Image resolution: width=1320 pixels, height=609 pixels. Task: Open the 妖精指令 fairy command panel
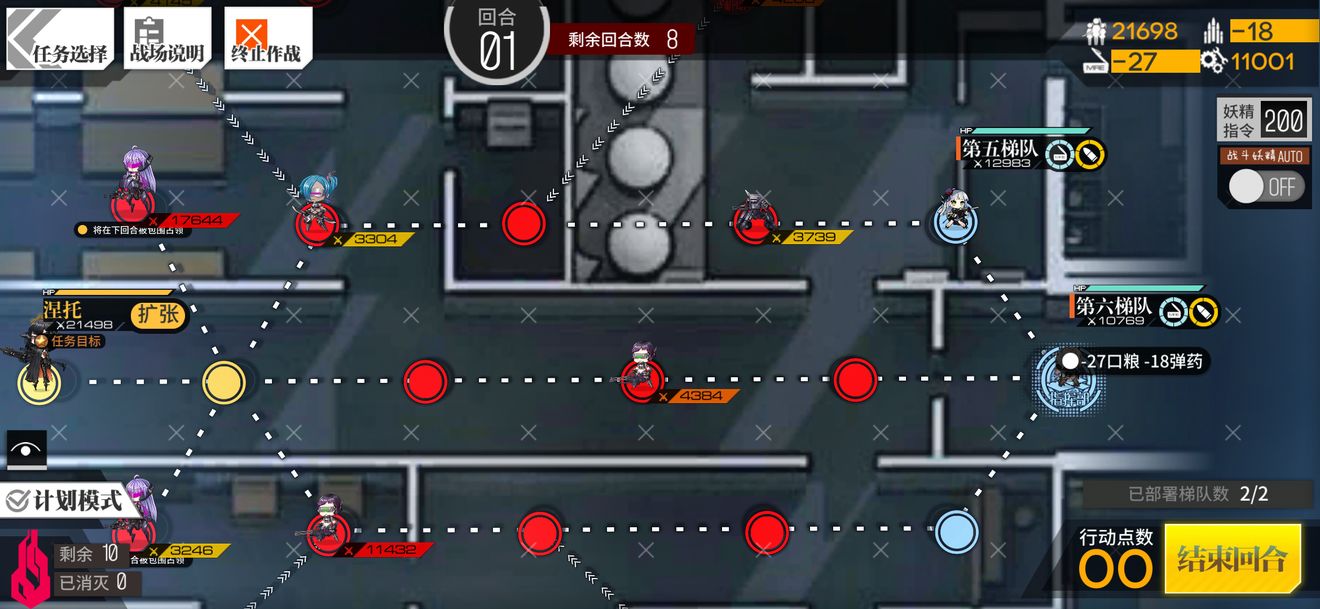tap(1263, 122)
